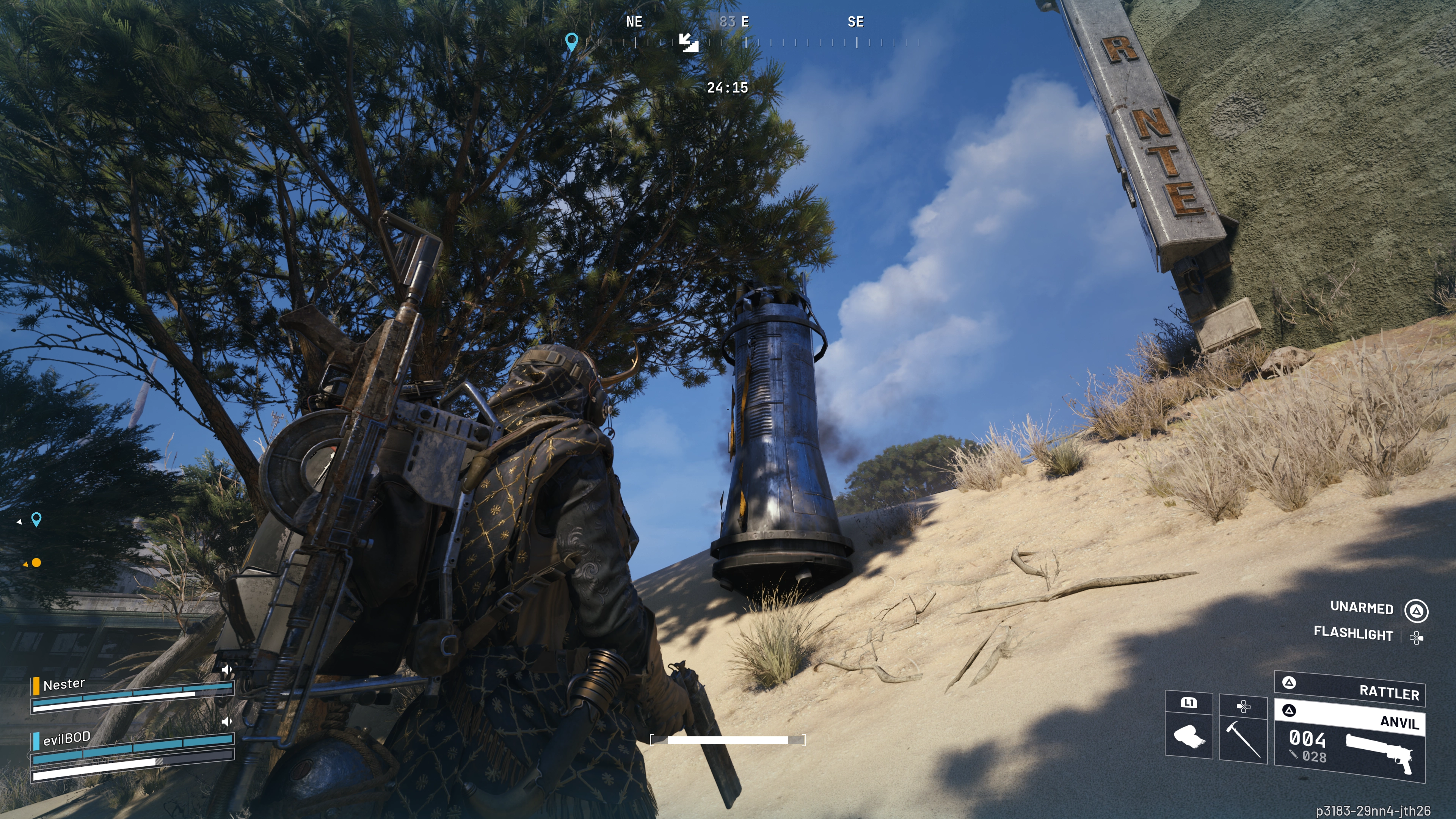Image resolution: width=1456 pixels, height=819 pixels.
Task: Toggle the speaker icon above Nester's bars
Action: (227, 670)
